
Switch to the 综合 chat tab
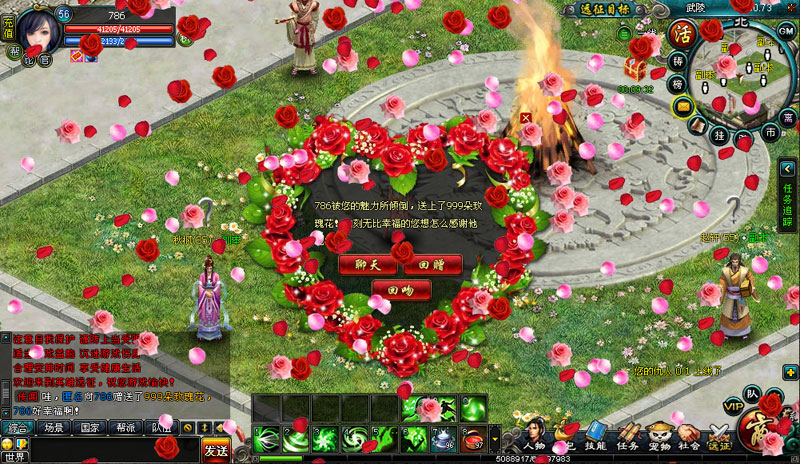[17, 427]
